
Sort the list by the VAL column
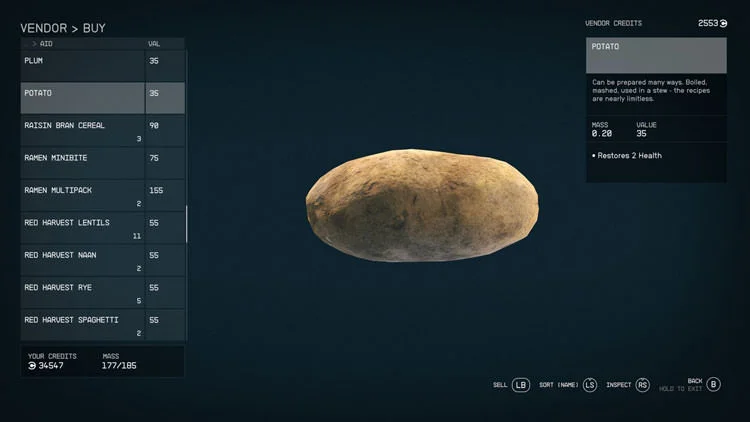tap(154, 44)
